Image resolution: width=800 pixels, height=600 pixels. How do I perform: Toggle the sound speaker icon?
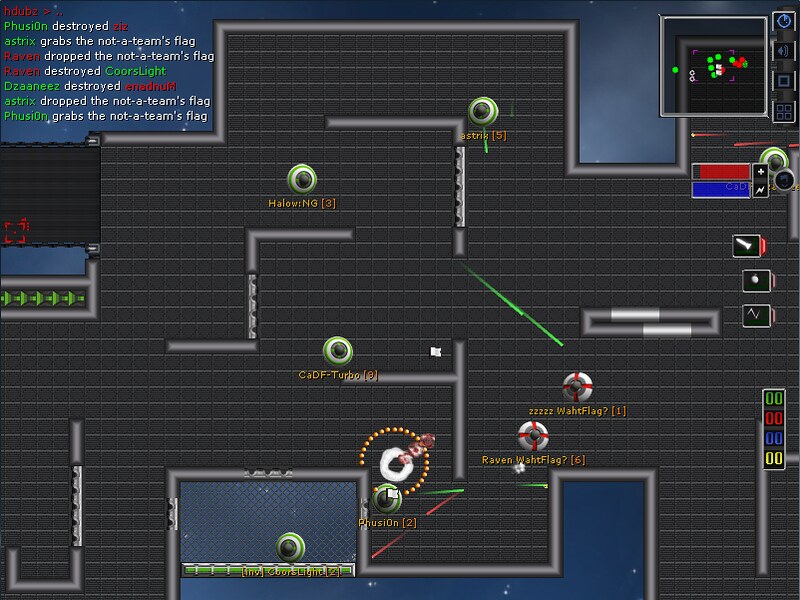(784, 51)
